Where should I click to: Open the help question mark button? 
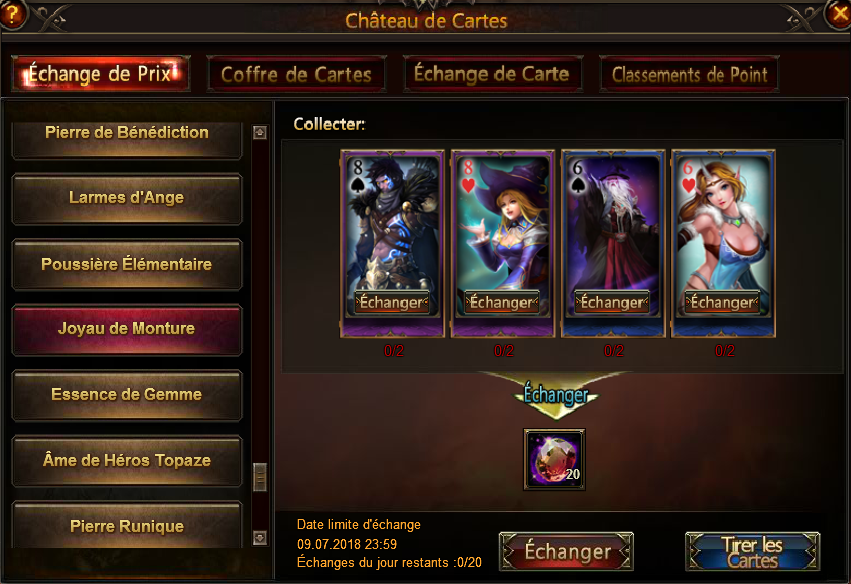(x=13, y=14)
